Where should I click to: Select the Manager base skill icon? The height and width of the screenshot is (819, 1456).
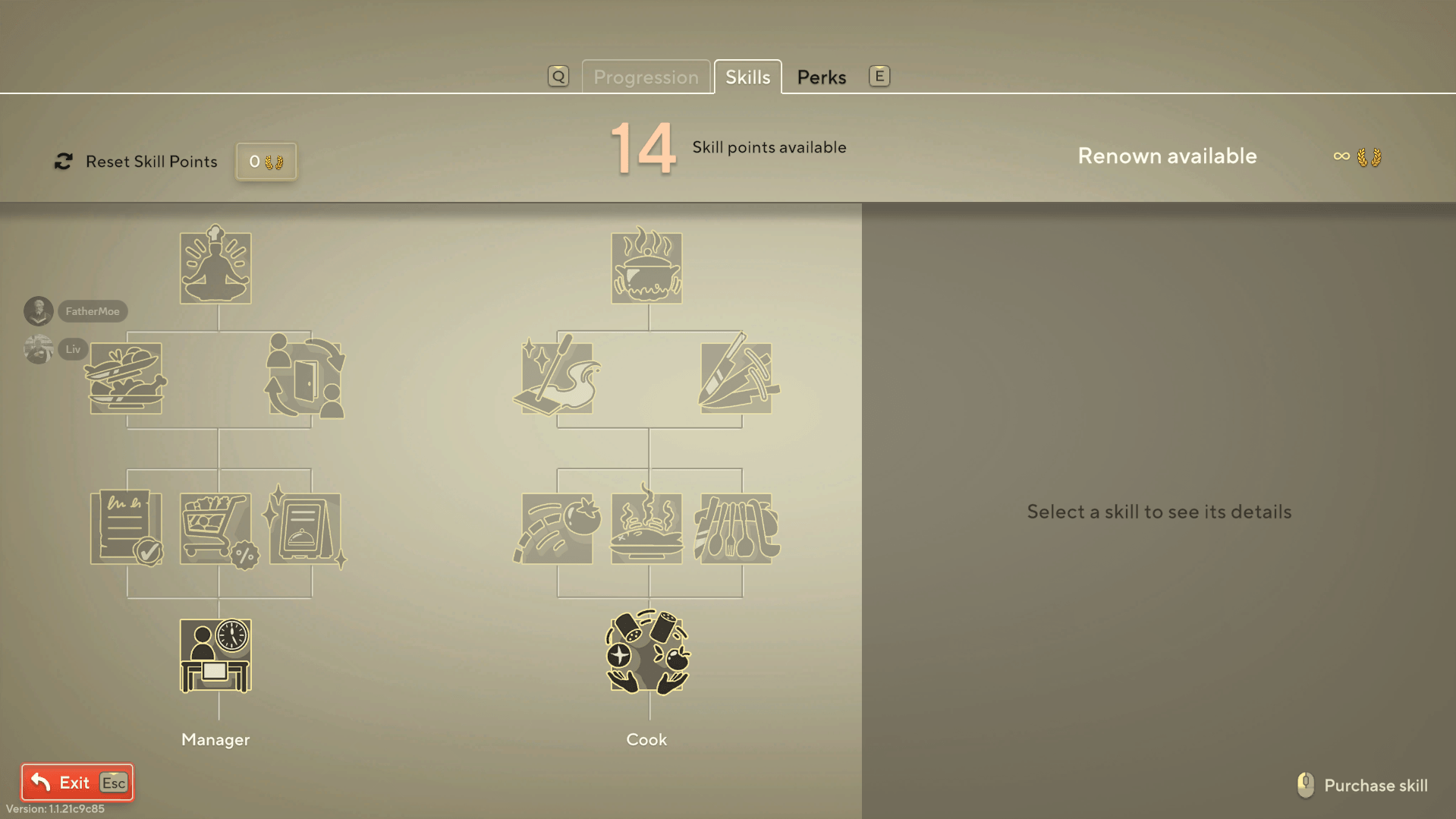tap(215, 654)
